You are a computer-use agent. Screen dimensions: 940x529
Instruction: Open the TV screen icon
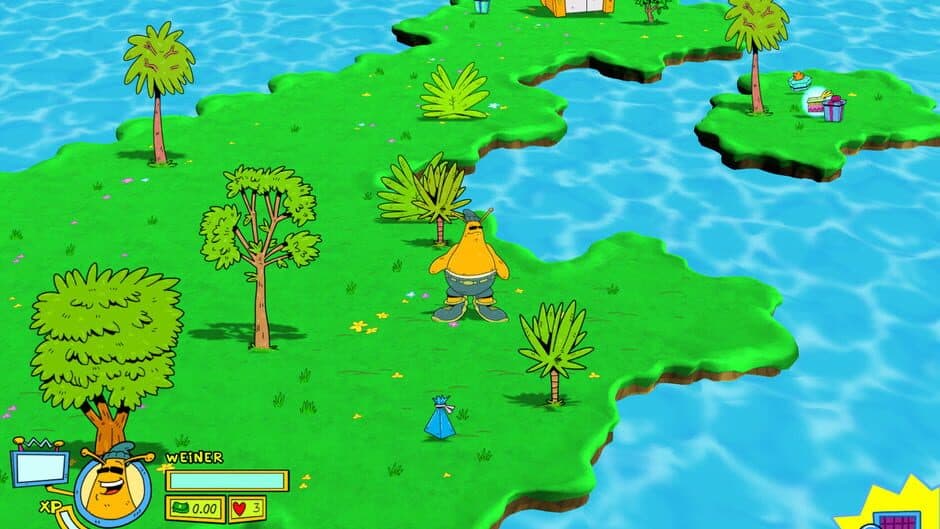[x=39, y=466]
